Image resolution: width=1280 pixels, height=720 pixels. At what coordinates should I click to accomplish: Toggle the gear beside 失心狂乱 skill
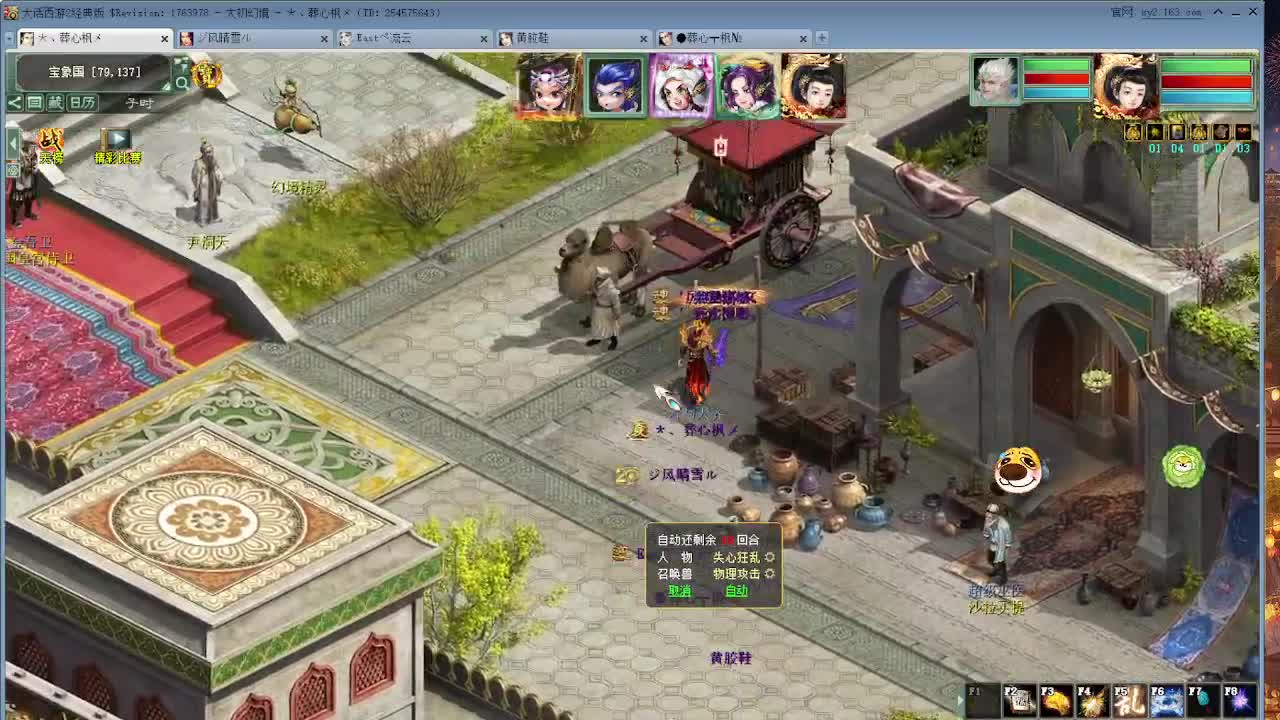tap(769, 558)
